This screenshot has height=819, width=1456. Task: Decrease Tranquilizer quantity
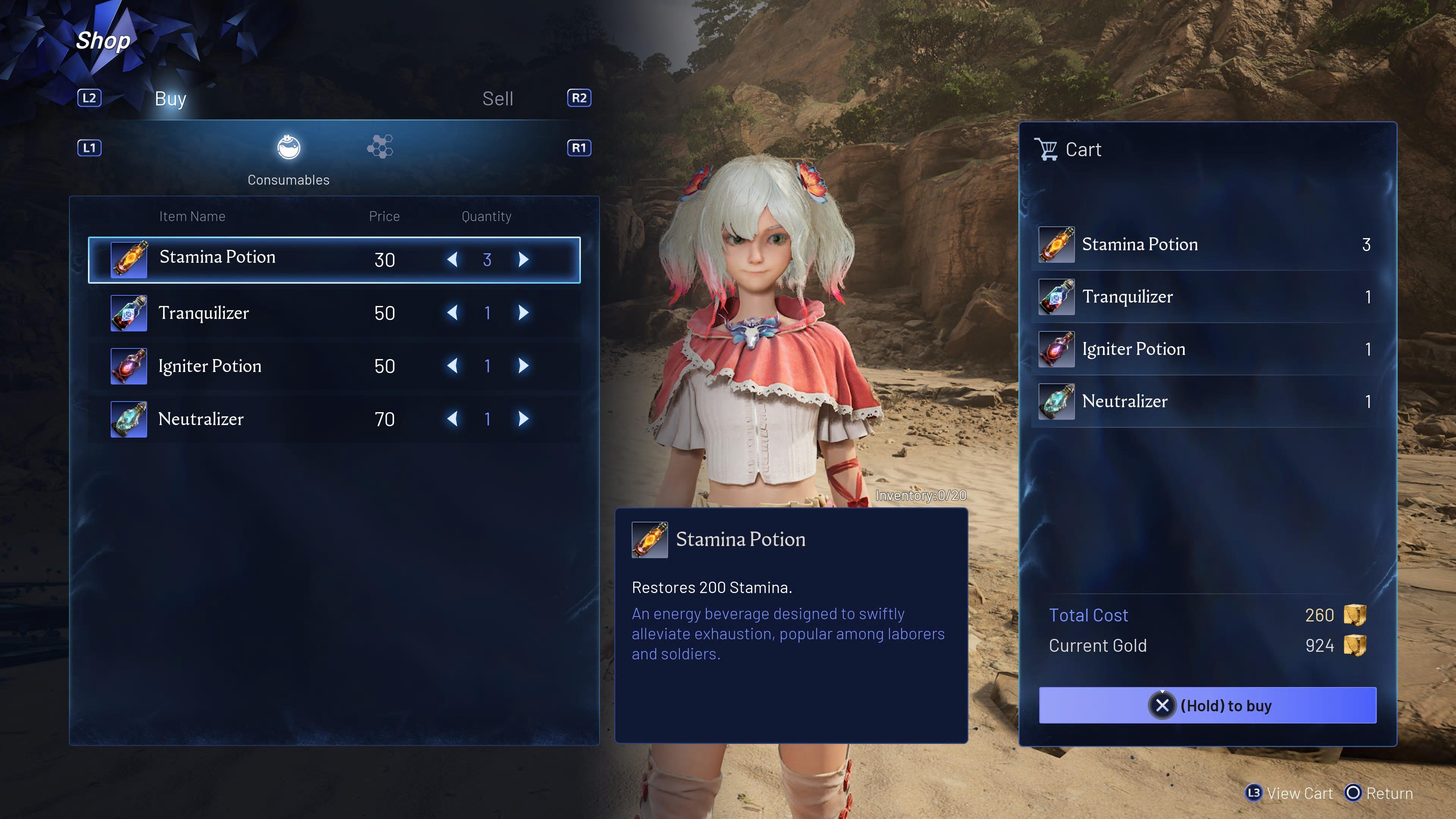[452, 312]
